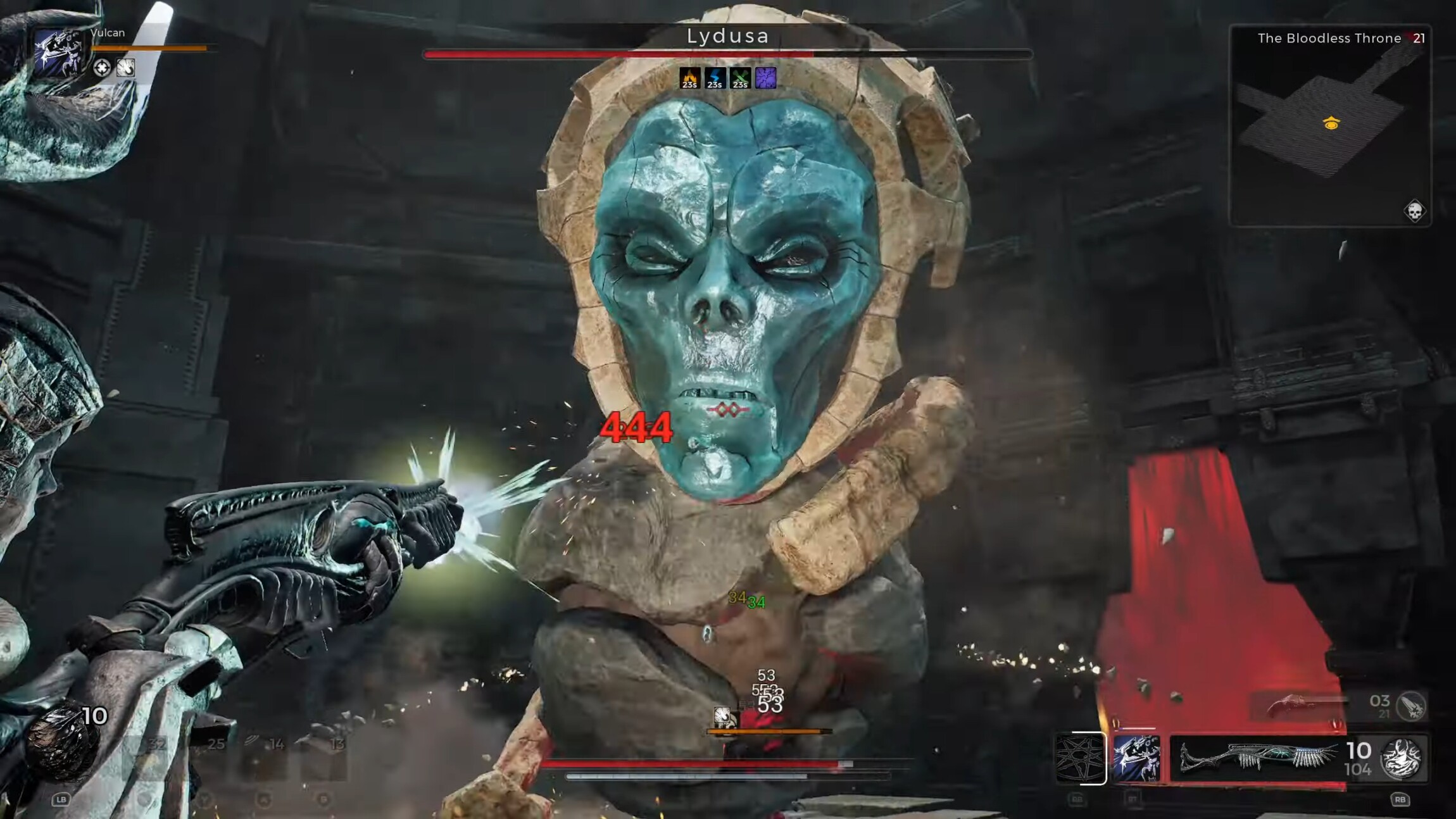Inspect the purple status icon on Lydusa

tap(765, 78)
